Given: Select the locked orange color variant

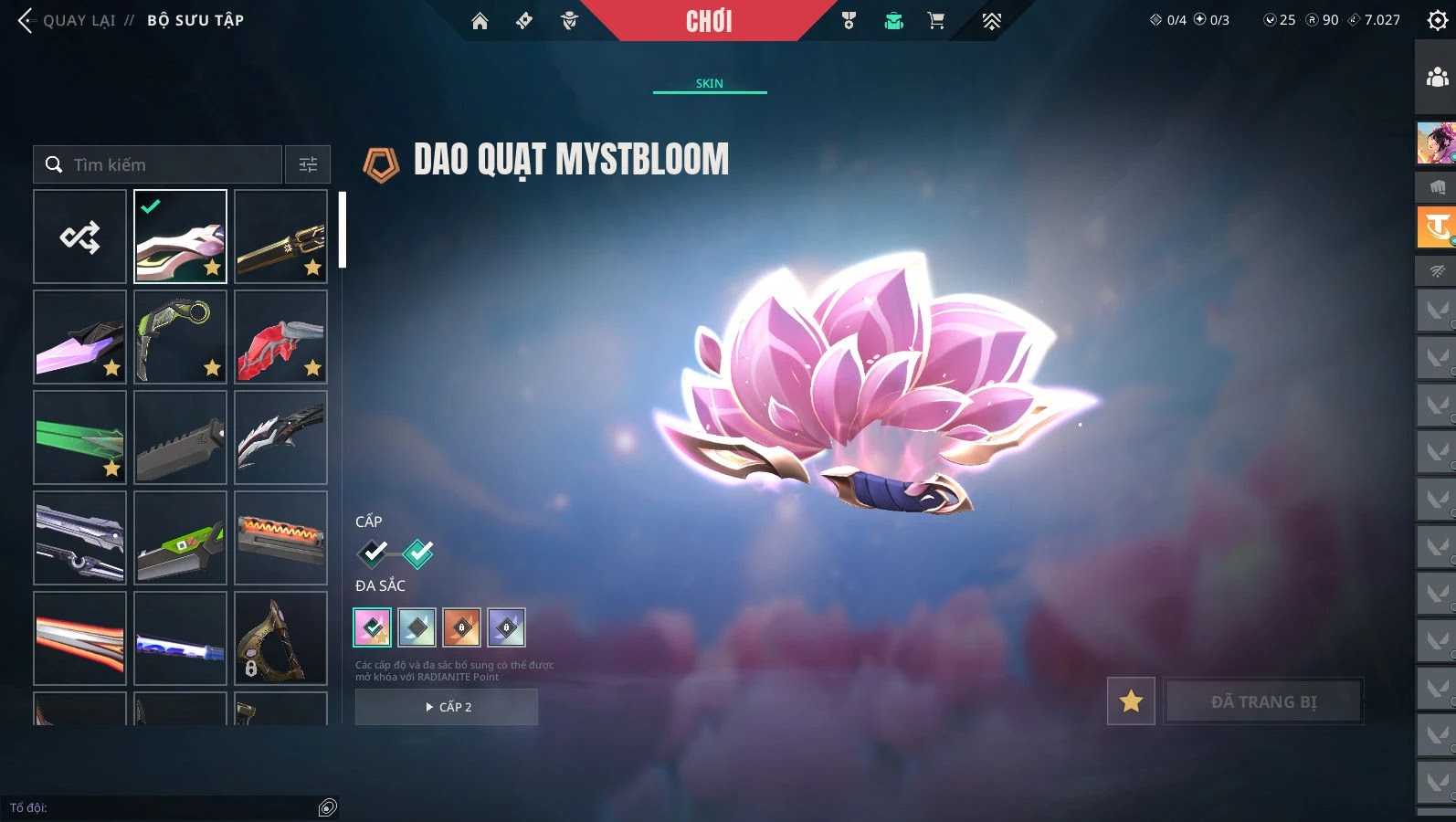Looking at the screenshot, I should [462, 627].
